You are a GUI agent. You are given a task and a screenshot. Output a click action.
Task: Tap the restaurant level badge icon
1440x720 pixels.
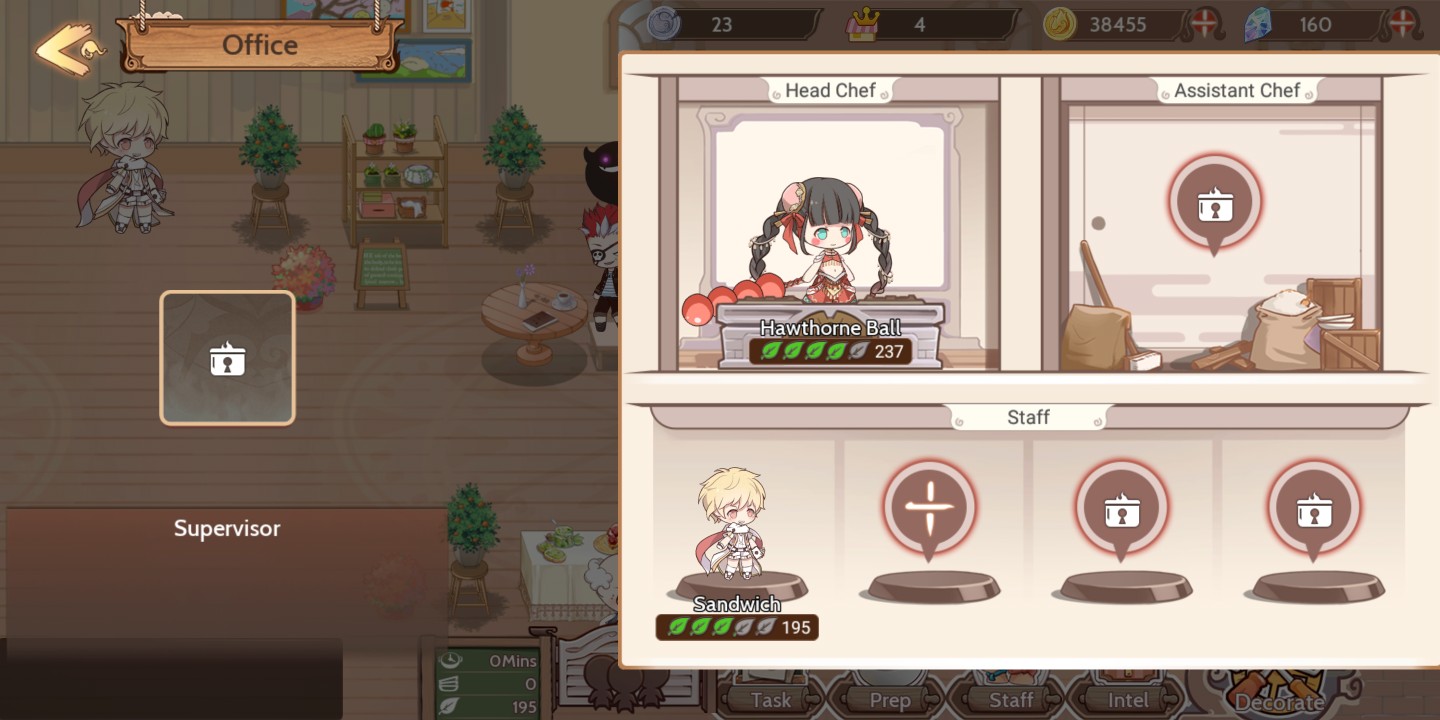(x=862, y=23)
